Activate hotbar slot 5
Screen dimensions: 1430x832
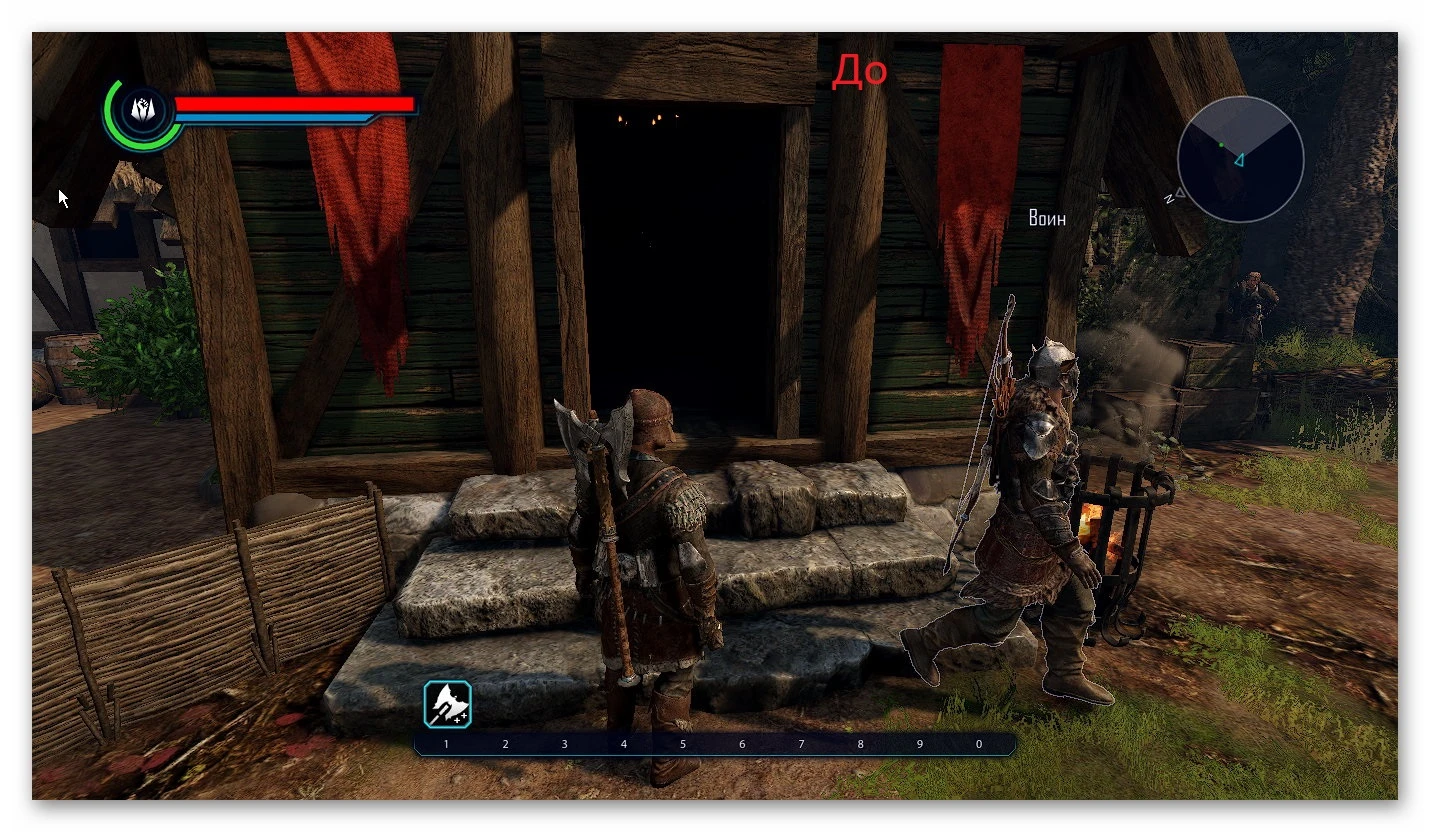pos(682,744)
